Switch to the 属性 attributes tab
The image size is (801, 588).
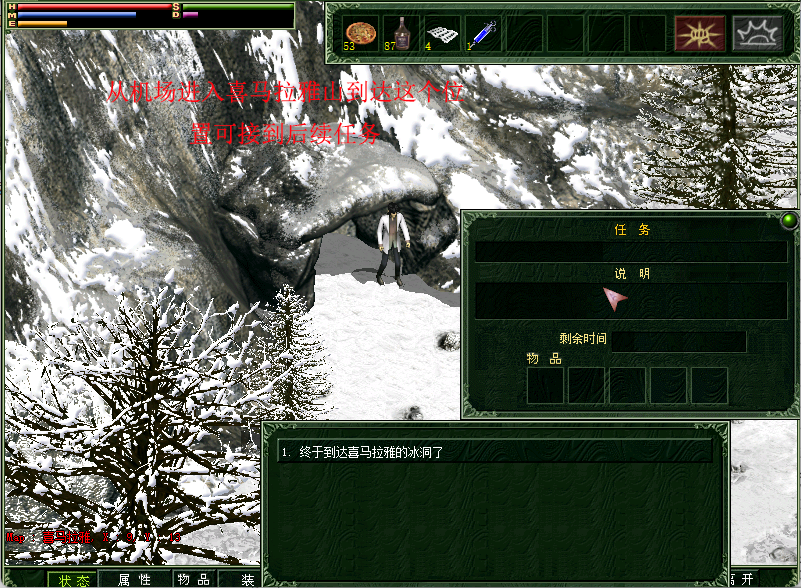pyautogui.click(x=134, y=579)
